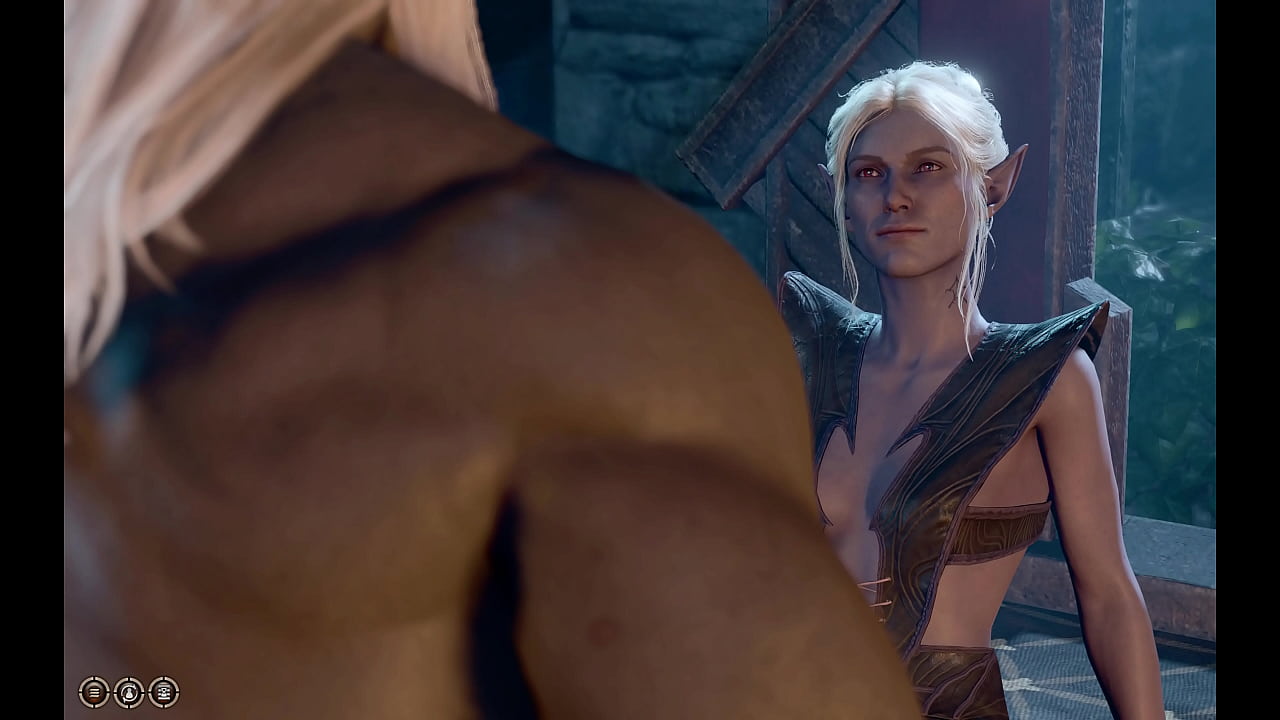Click the leftmost circular icon with horizontal lines
The height and width of the screenshot is (720, 1280).
coord(94,692)
